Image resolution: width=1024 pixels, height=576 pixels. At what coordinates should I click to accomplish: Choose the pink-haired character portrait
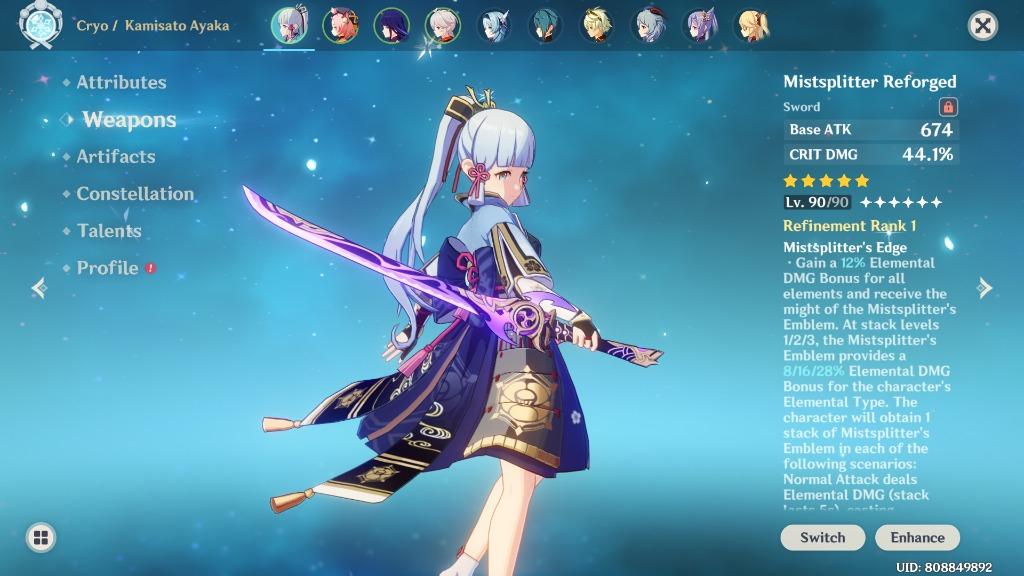(x=341, y=26)
